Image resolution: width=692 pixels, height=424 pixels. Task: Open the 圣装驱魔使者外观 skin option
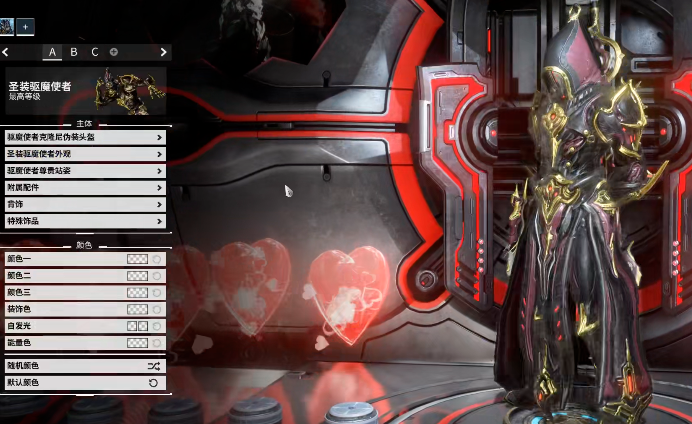tap(85, 154)
